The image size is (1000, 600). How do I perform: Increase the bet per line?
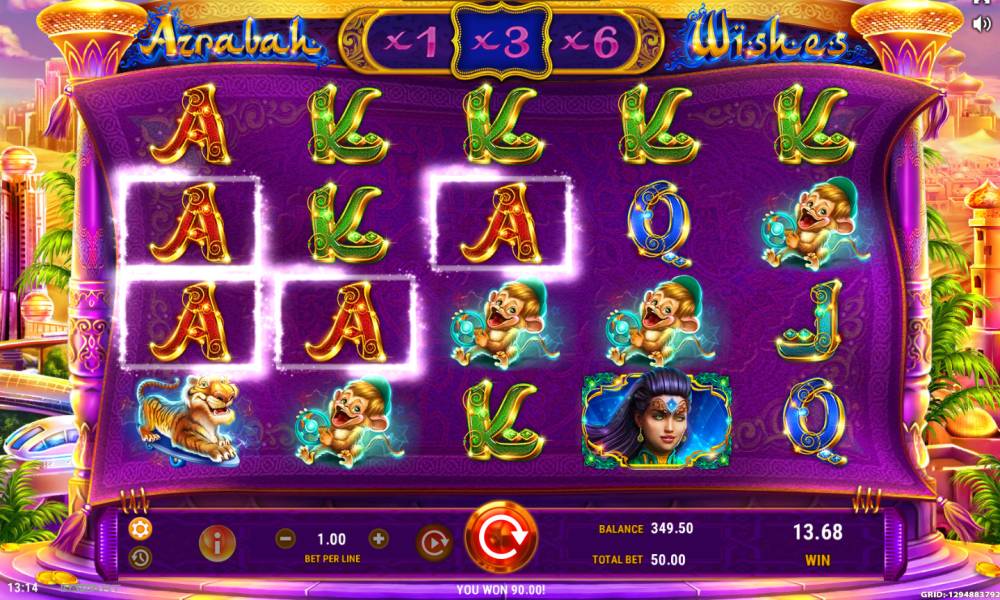coord(379,538)
